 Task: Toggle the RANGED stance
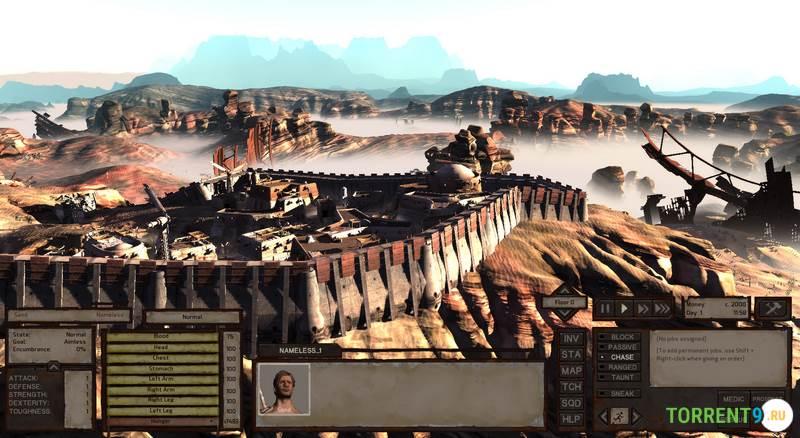point(621,367)
